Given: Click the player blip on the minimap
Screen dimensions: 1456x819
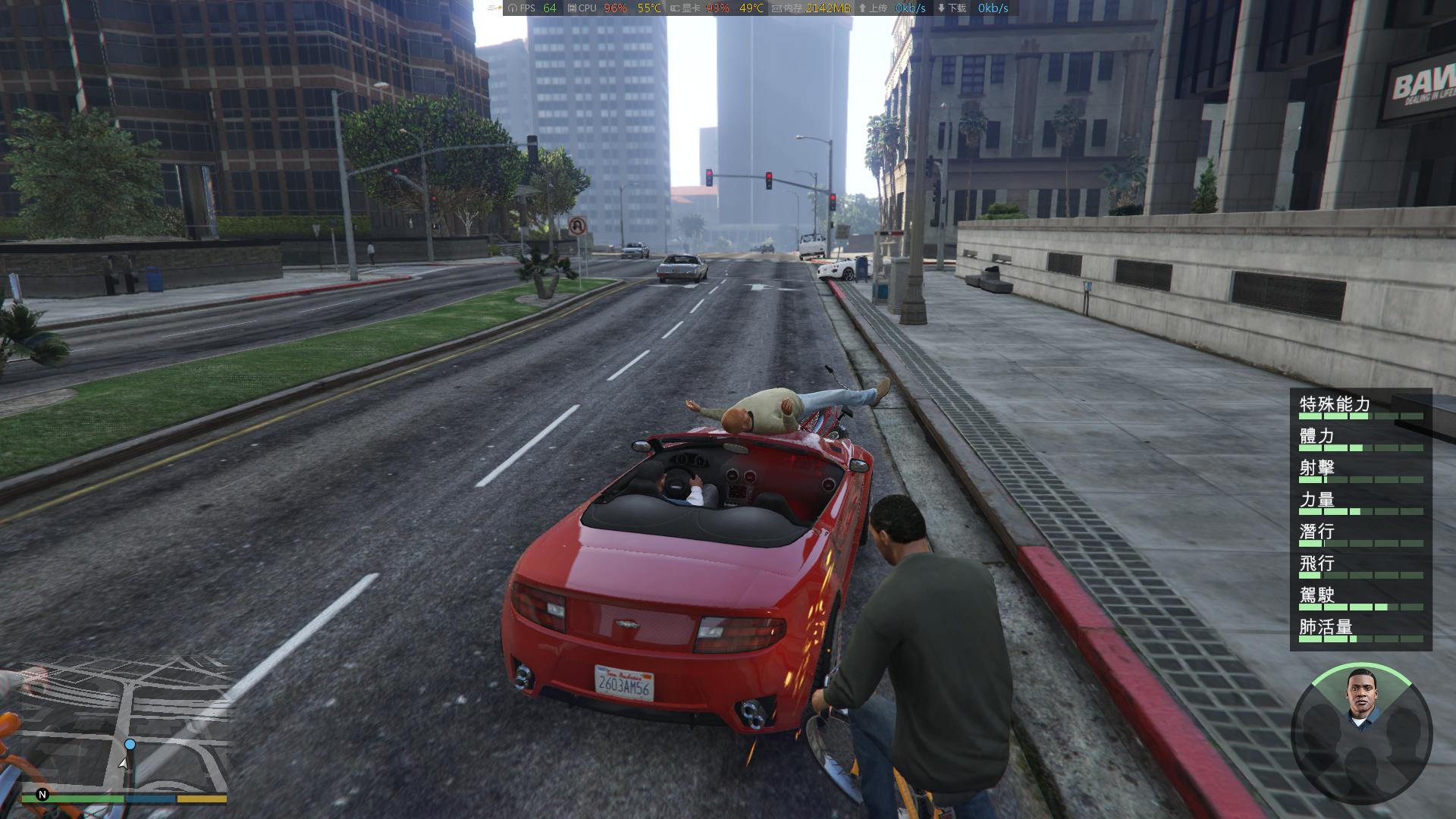Looking at the screenshot, I should coord(130,744).
